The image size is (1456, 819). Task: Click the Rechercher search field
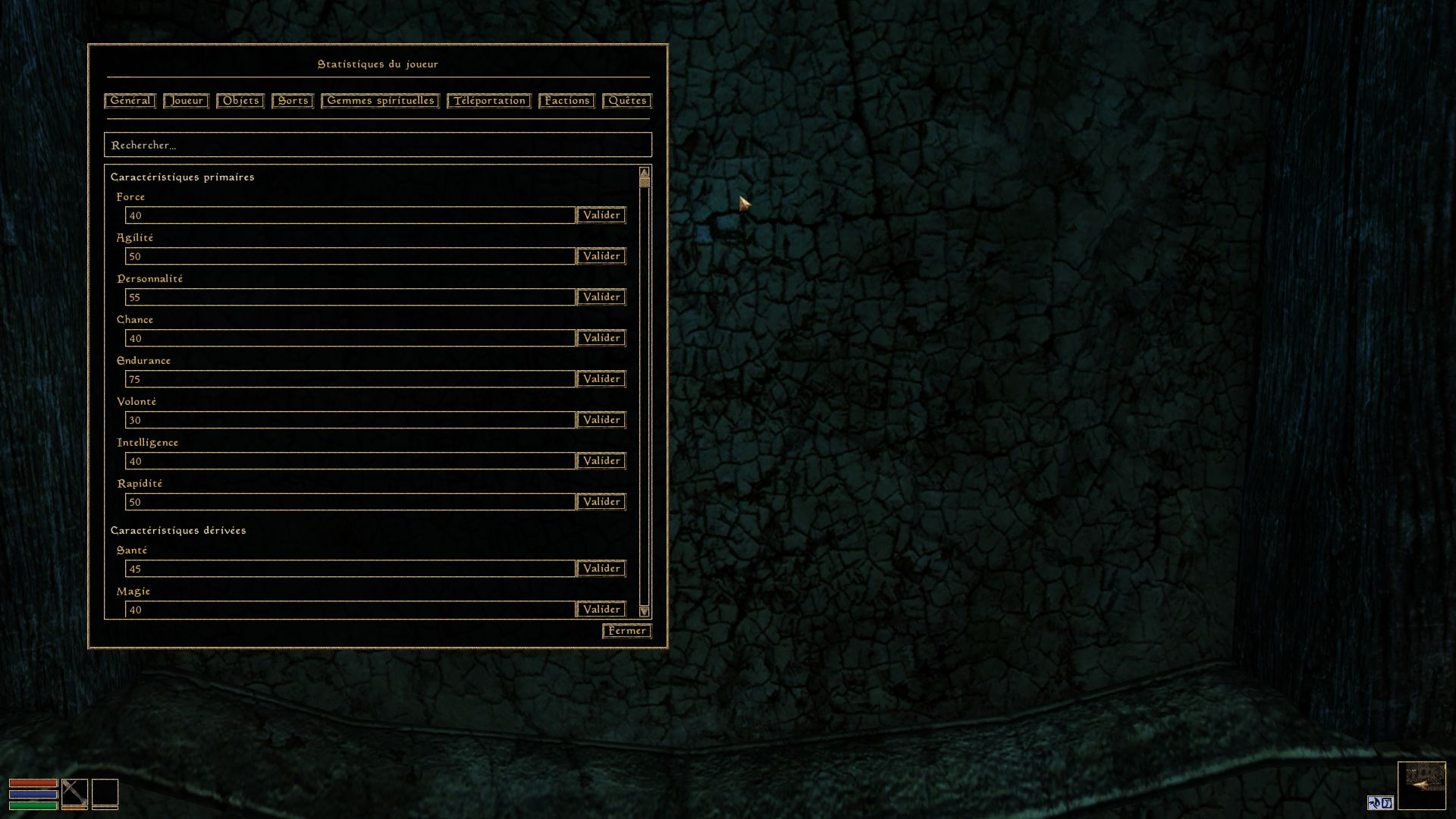click(378, 145)
